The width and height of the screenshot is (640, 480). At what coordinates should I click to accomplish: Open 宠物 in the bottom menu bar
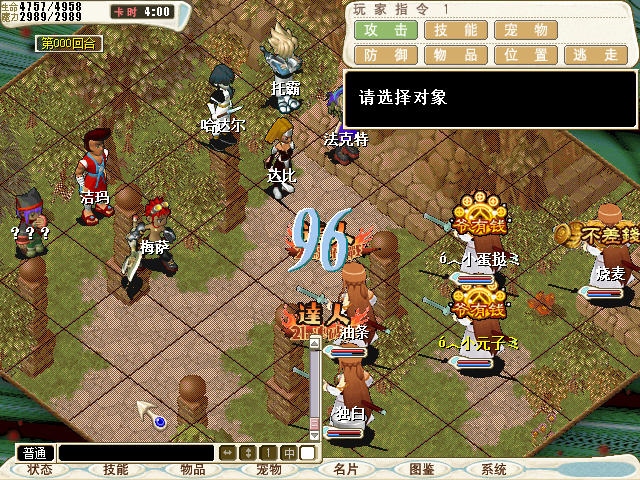268,469
